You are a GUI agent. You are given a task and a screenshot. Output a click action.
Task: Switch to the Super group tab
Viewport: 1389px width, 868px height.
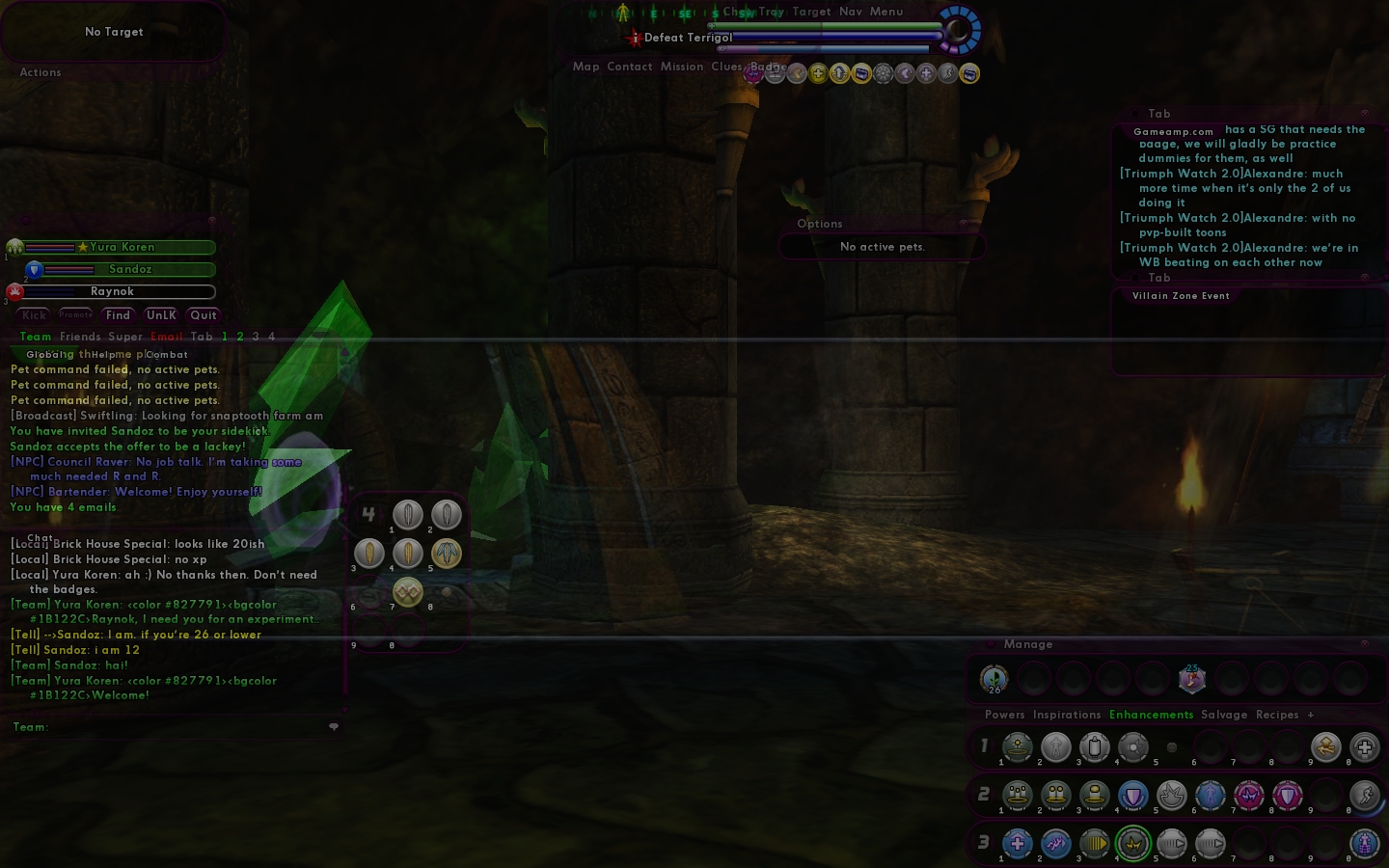coord(125,337)
